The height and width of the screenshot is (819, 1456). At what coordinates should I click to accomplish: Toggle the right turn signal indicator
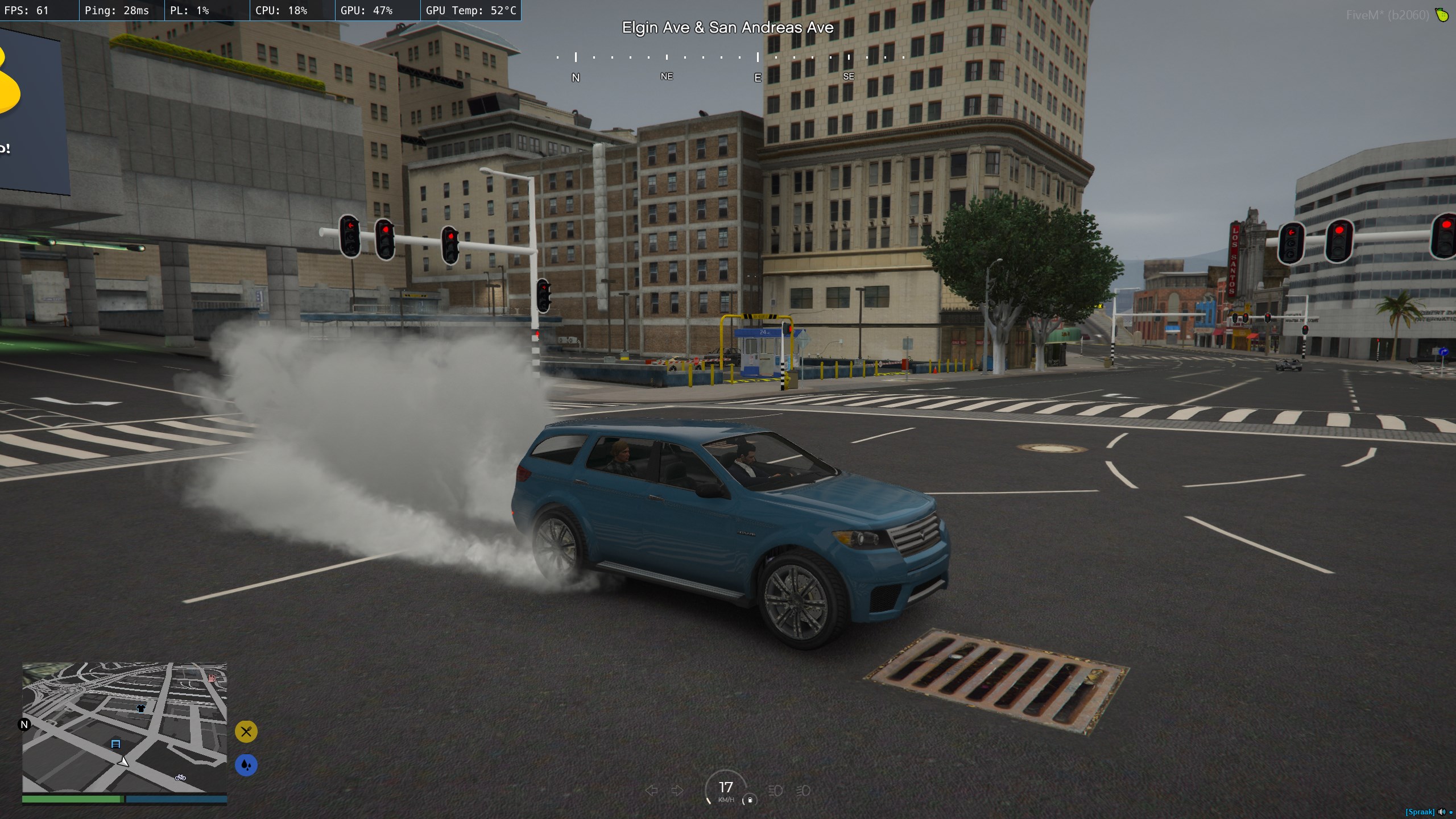tap(677, 791)
